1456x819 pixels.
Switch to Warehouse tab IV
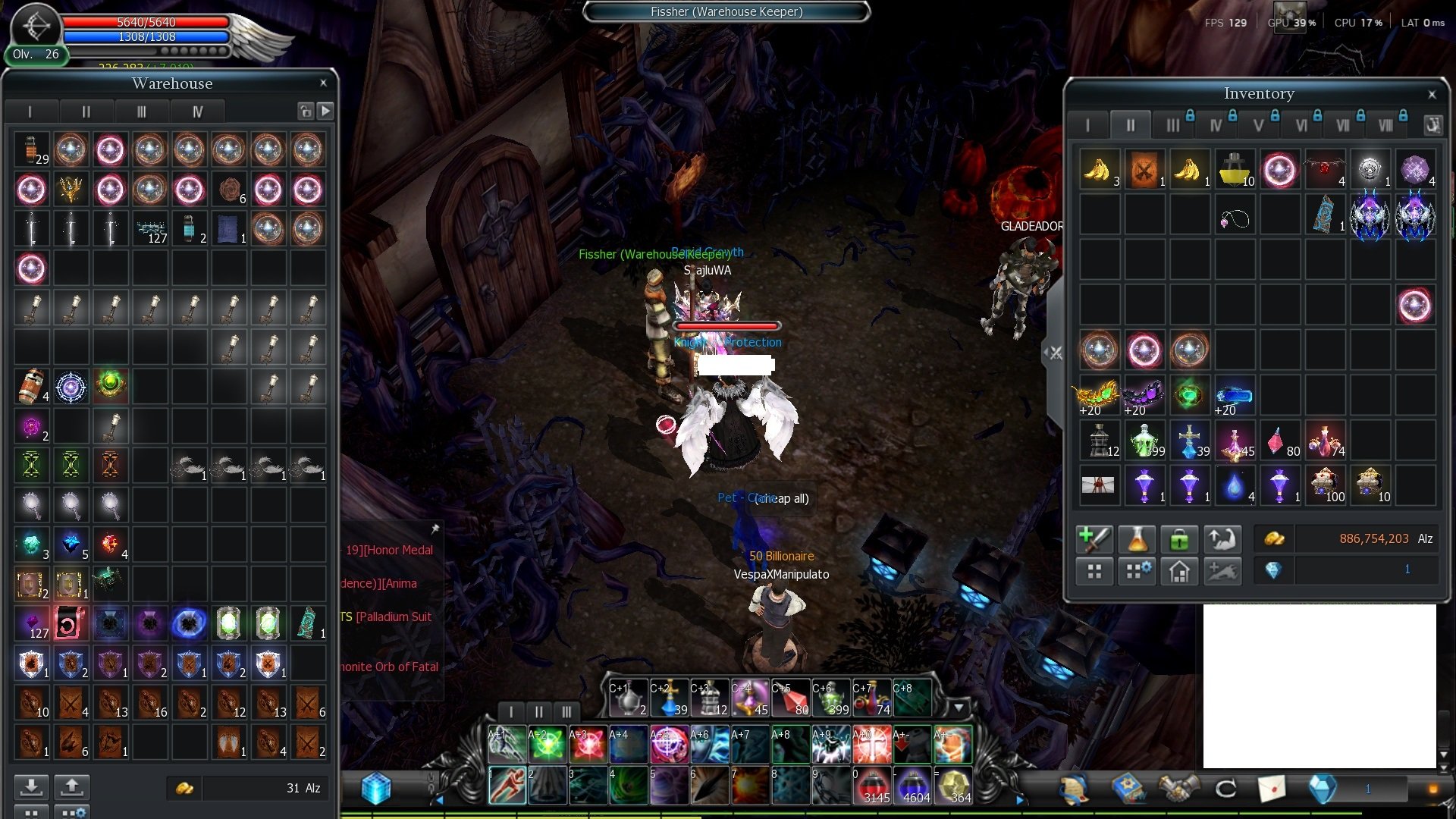(197, 112)
